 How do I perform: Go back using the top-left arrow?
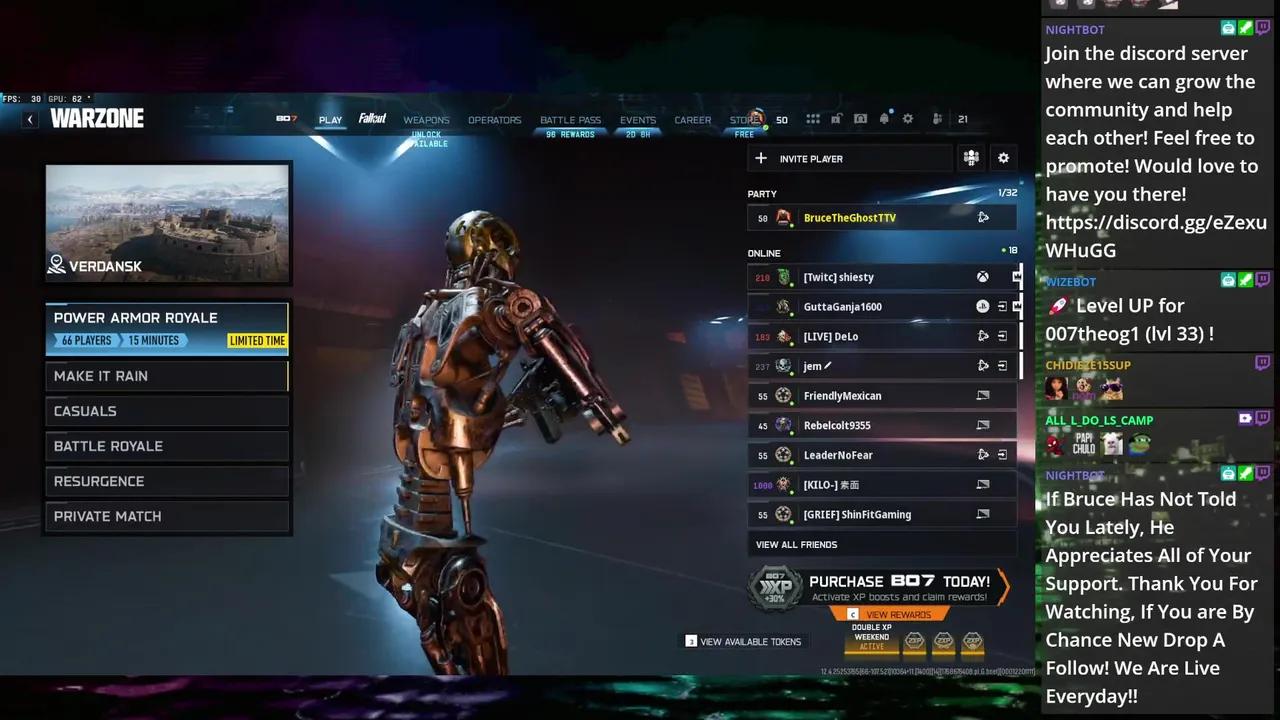coord(30,119)
